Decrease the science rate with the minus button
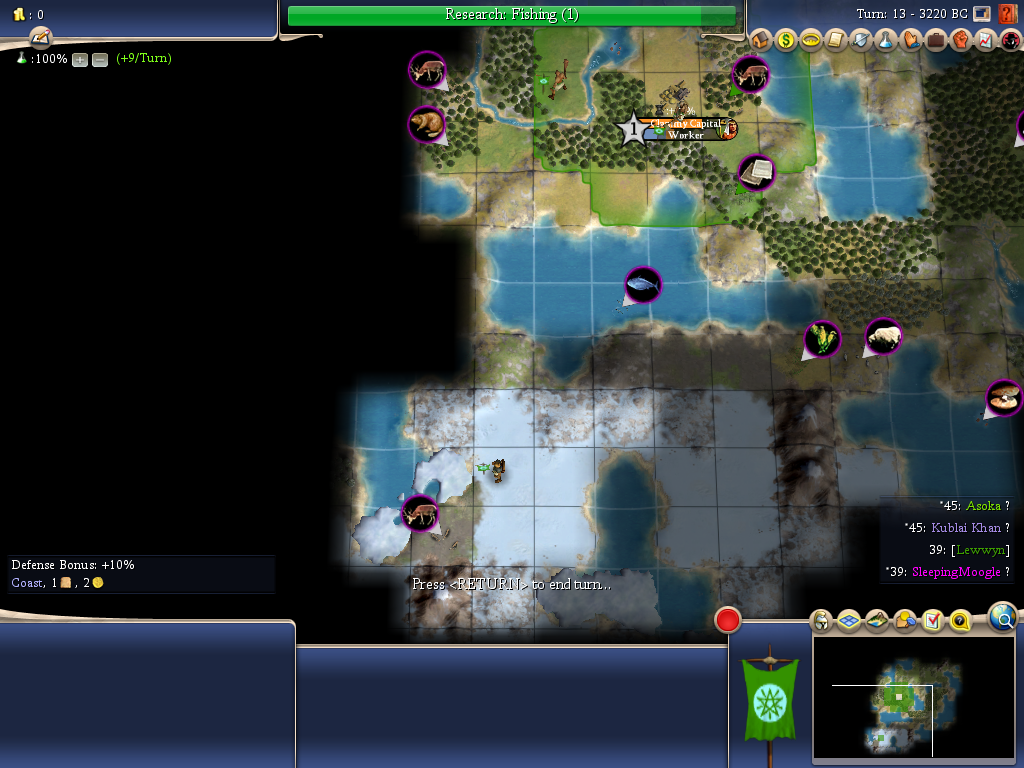The width and height of the screenshot is (1024, 768). tap(100, 59)
